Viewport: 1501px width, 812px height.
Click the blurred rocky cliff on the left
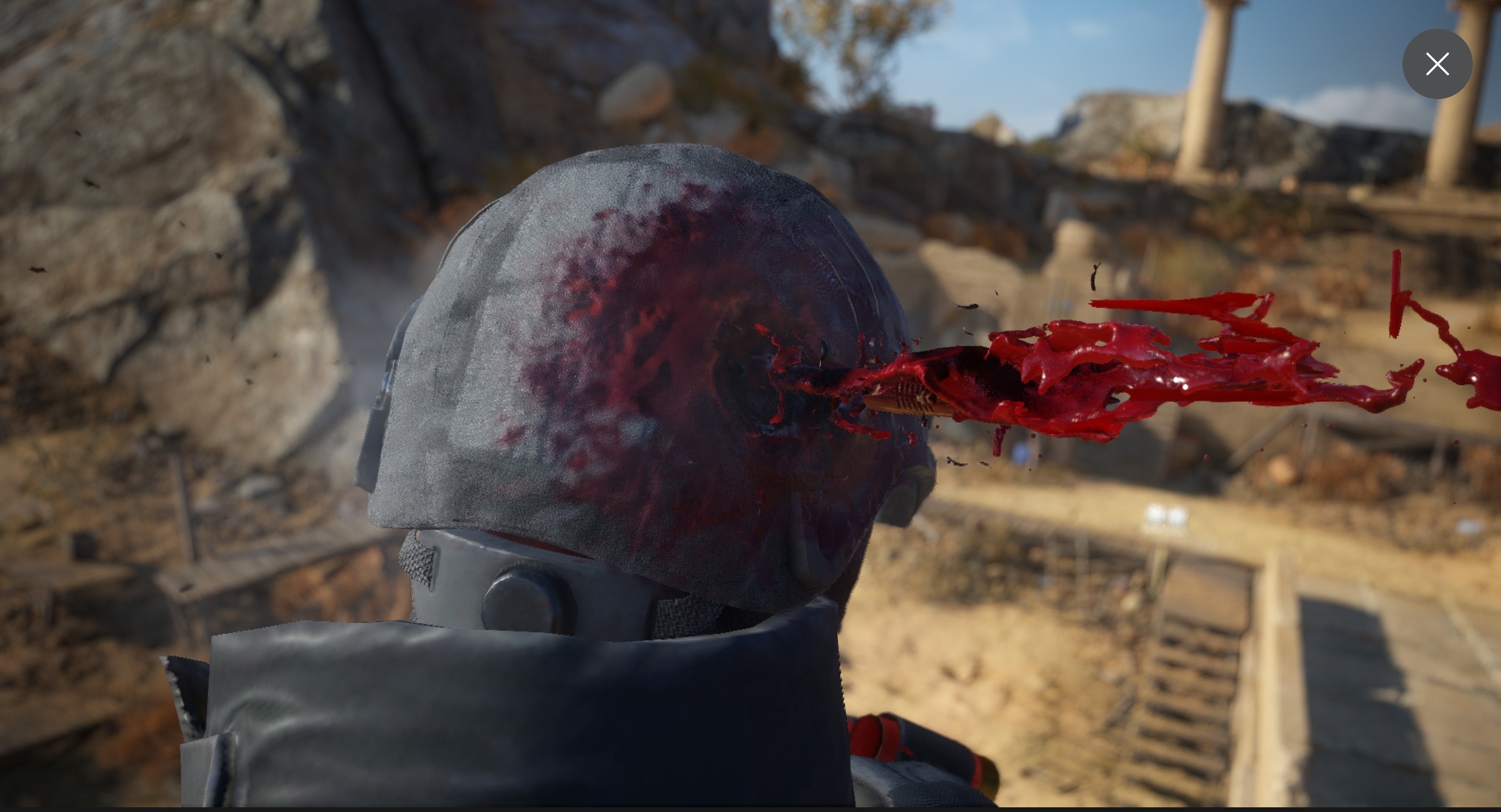point(176,176)
